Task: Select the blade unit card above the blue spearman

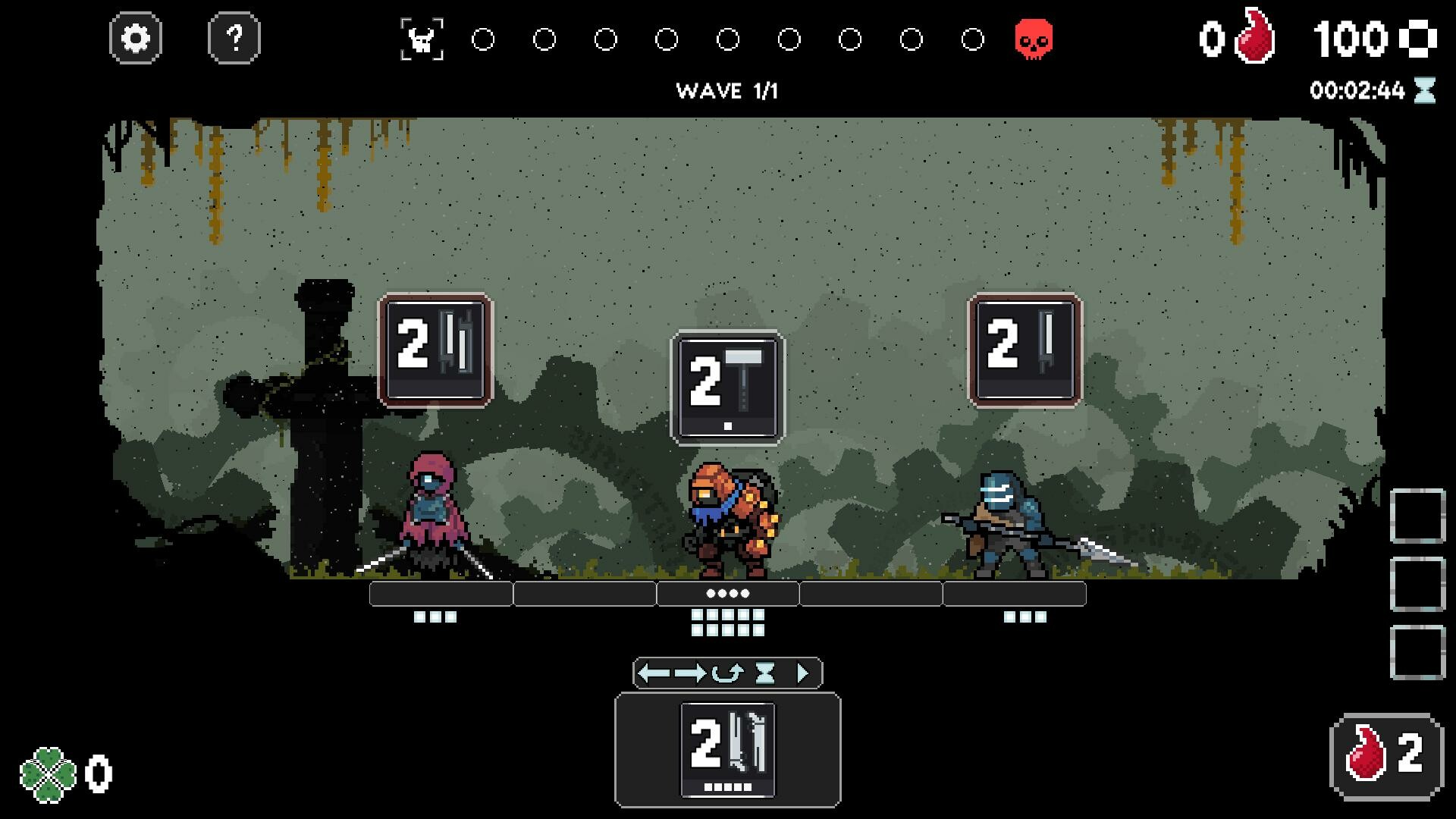Action: (1027, 350)
